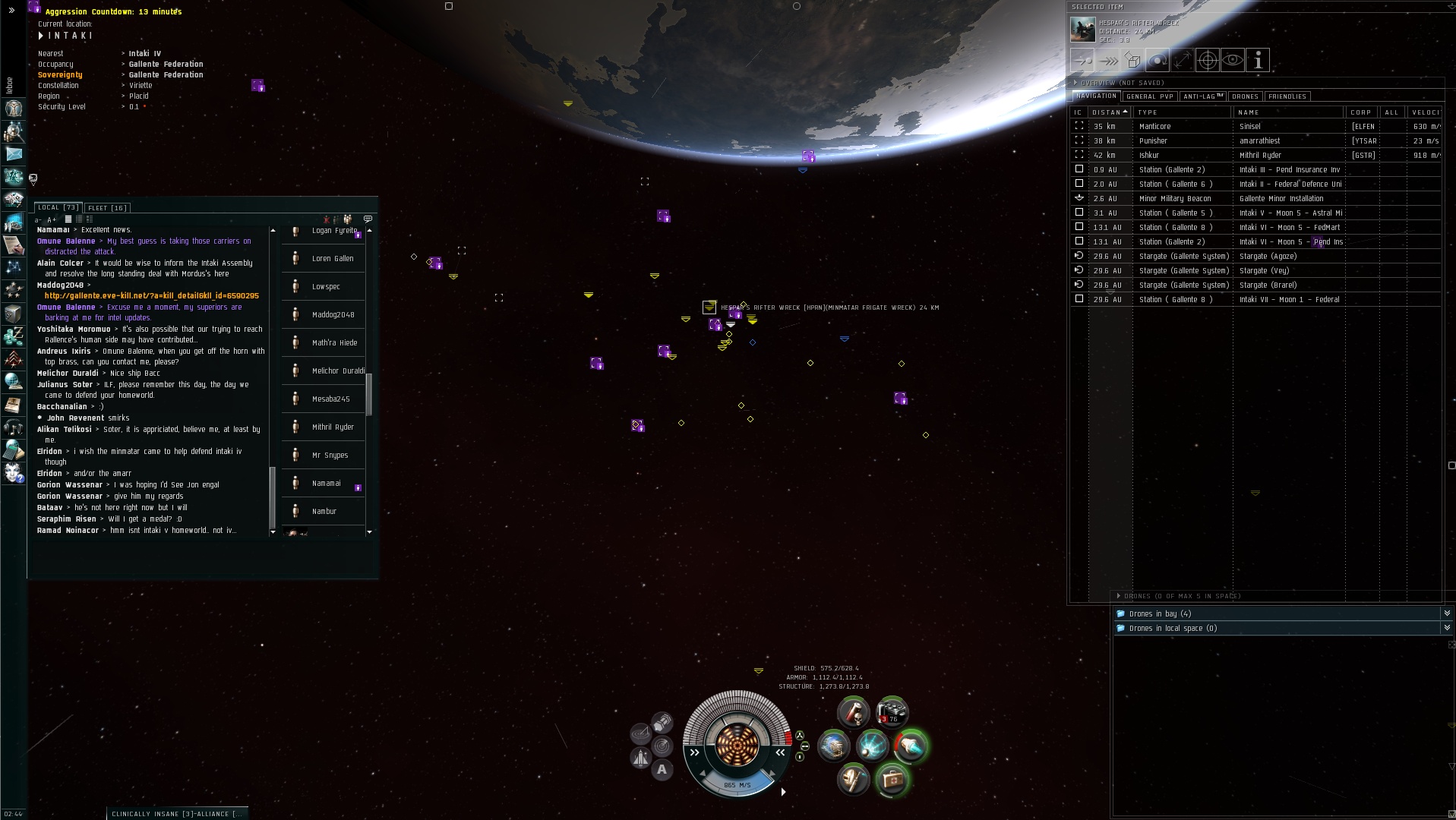Show info for the selected item
Screen dimensions: 1456x820
point(1258,61)
